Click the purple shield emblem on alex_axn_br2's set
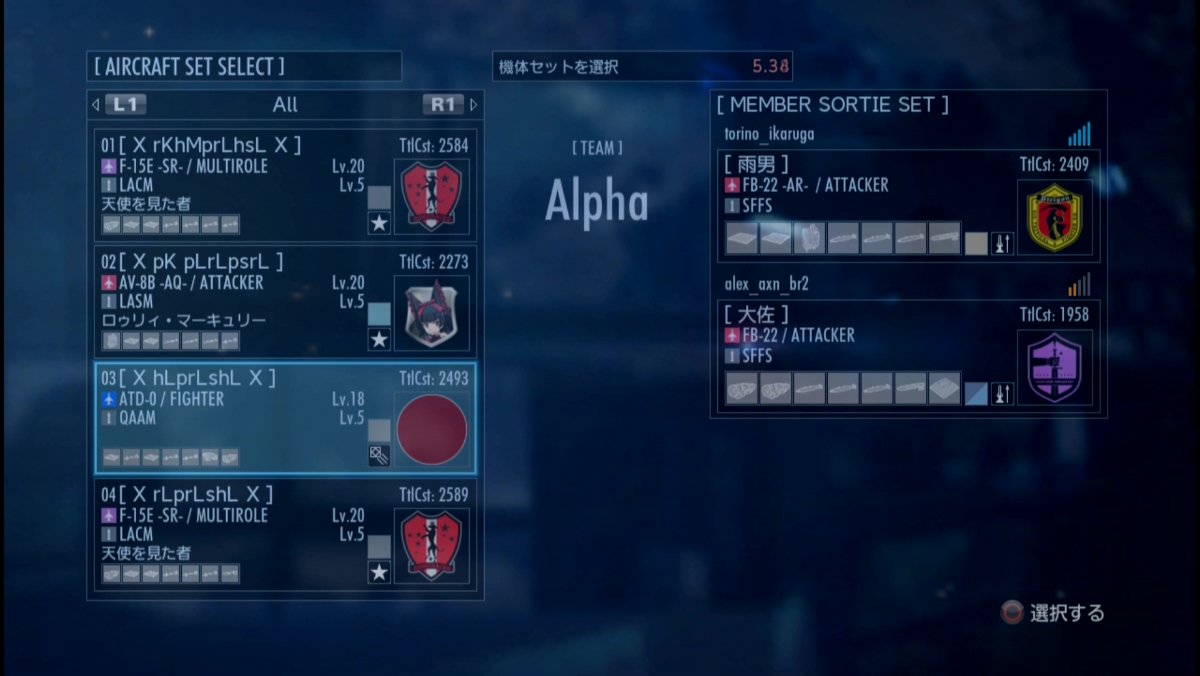 click(x=1054, y=367)
